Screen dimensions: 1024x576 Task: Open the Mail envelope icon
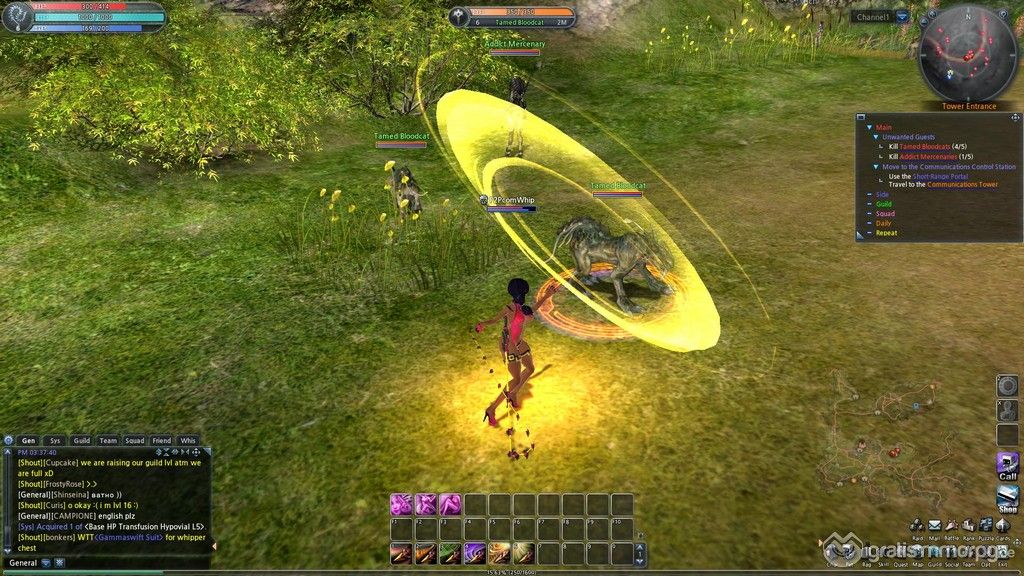tap(934, 525)
